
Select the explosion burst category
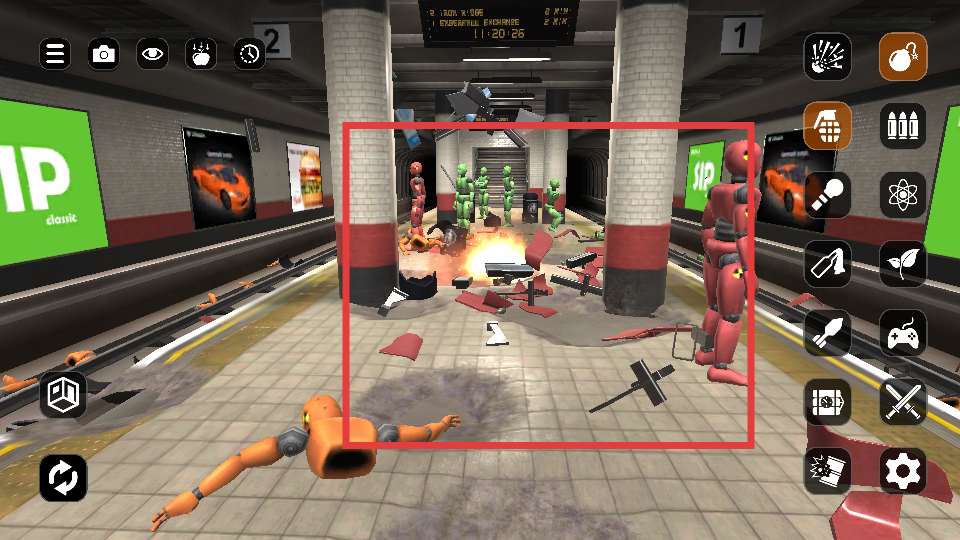pos(828,57)
